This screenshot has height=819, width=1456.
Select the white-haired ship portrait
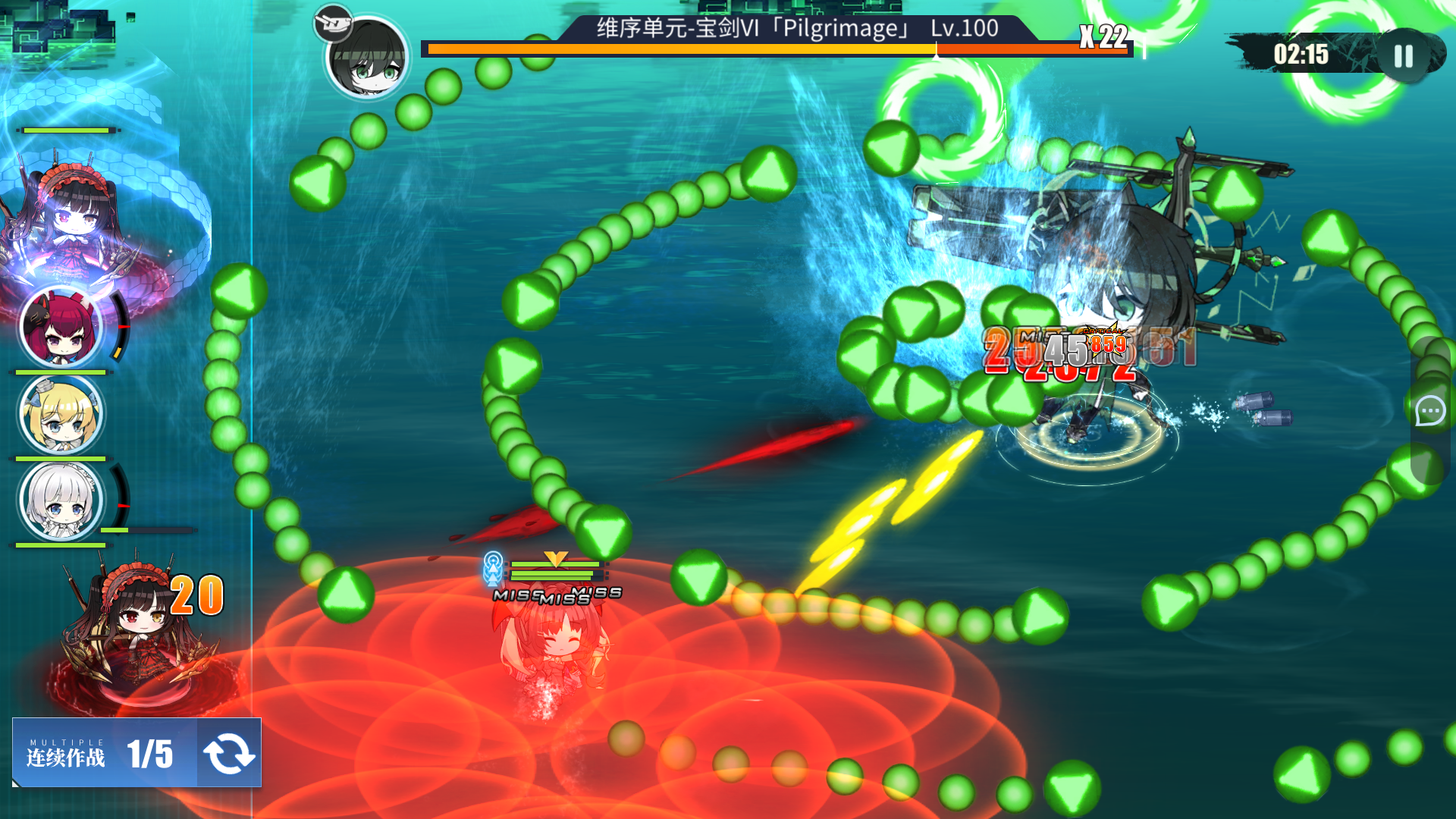61,501
